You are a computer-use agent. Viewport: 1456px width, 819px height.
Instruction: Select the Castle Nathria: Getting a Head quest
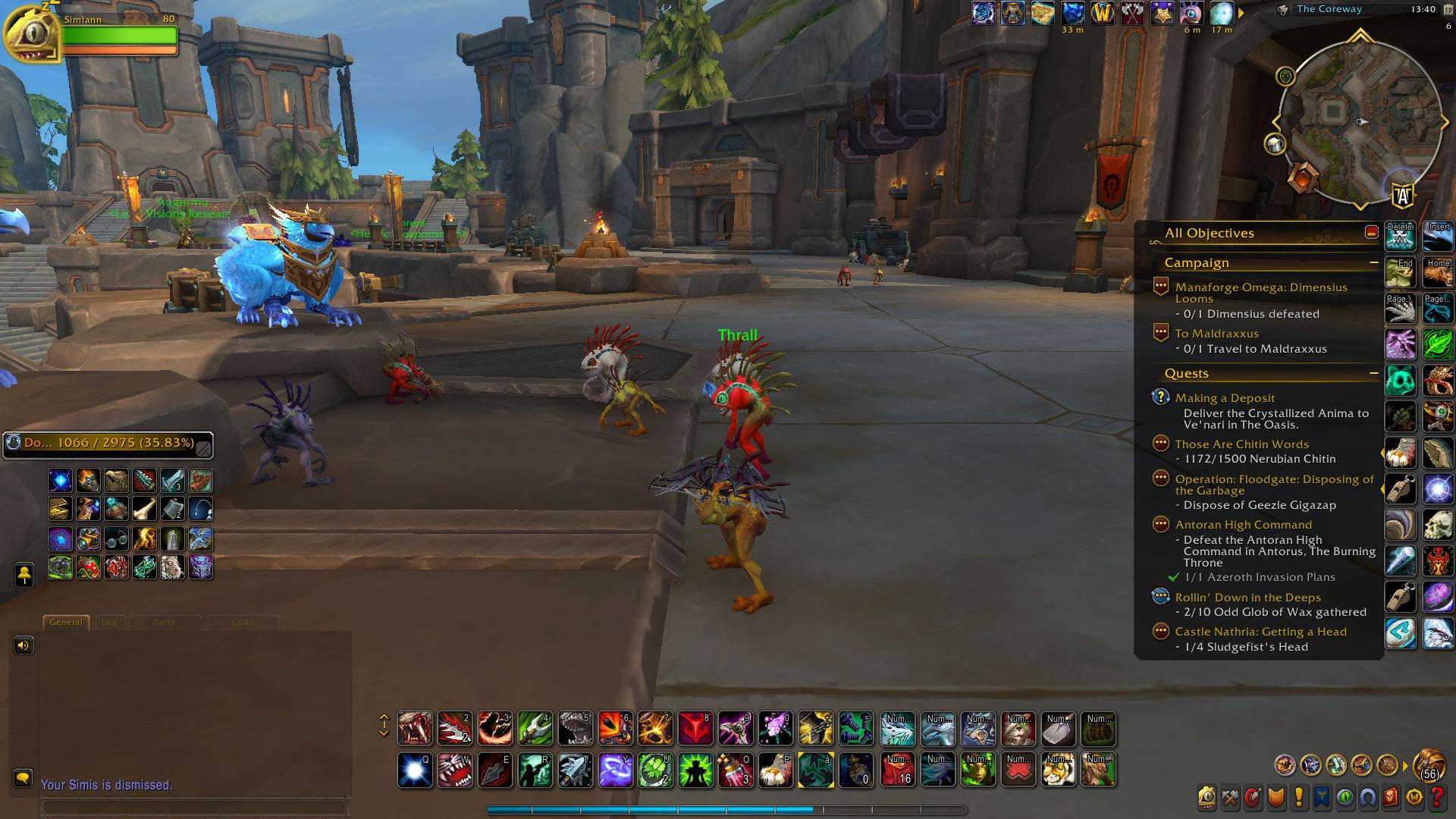[1260, 632]
